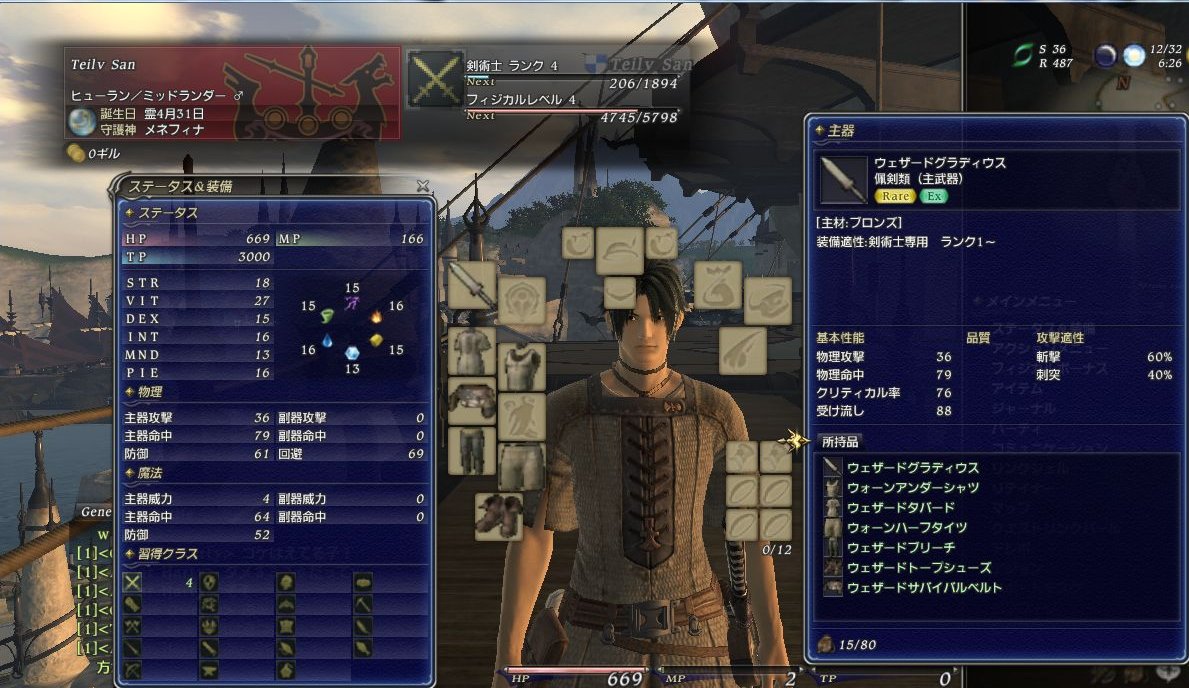
Task: Open the empty shield off-hand slot
Action: (x=521, y=301)
